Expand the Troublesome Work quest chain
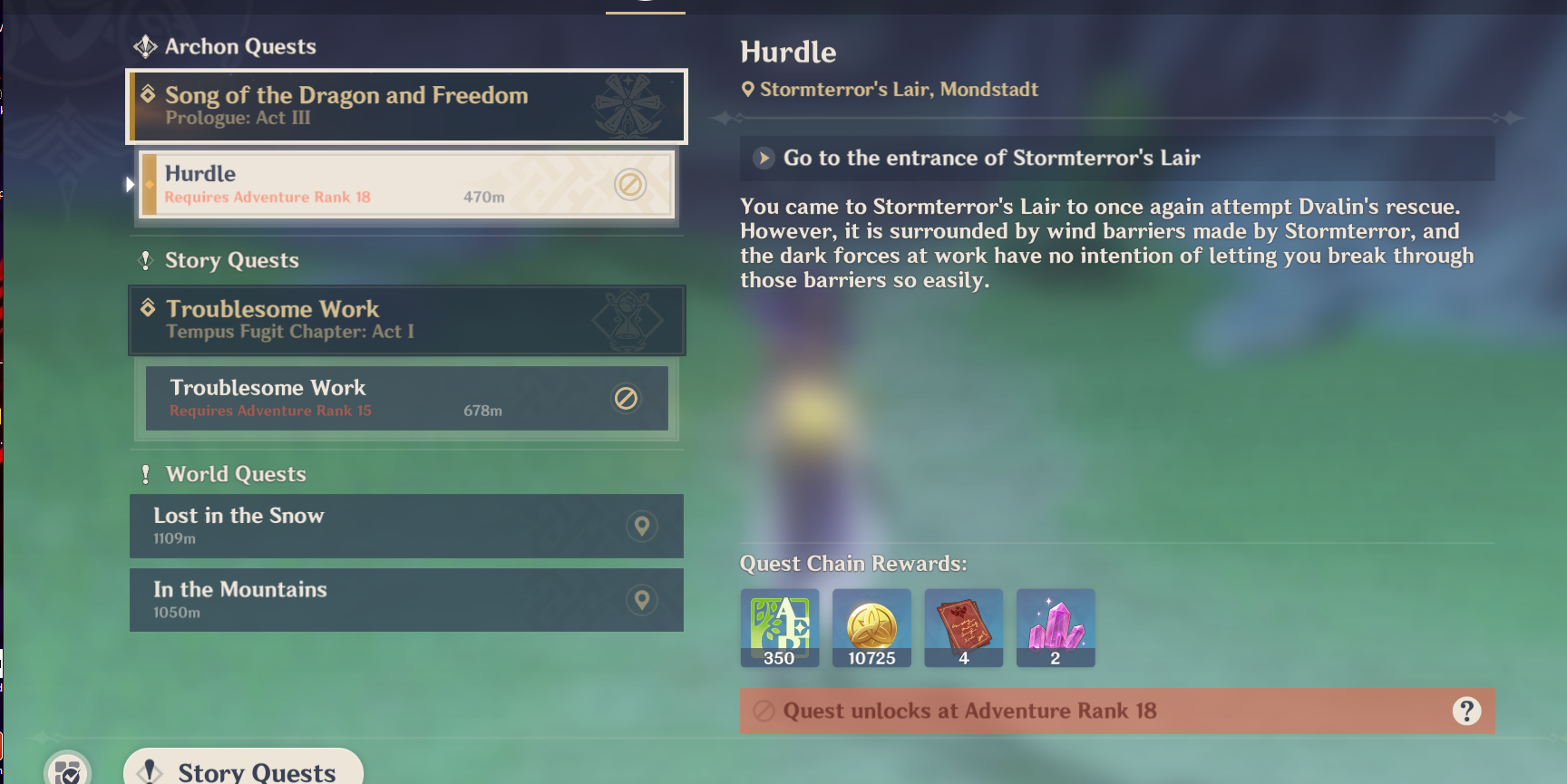 click(405, 320)
